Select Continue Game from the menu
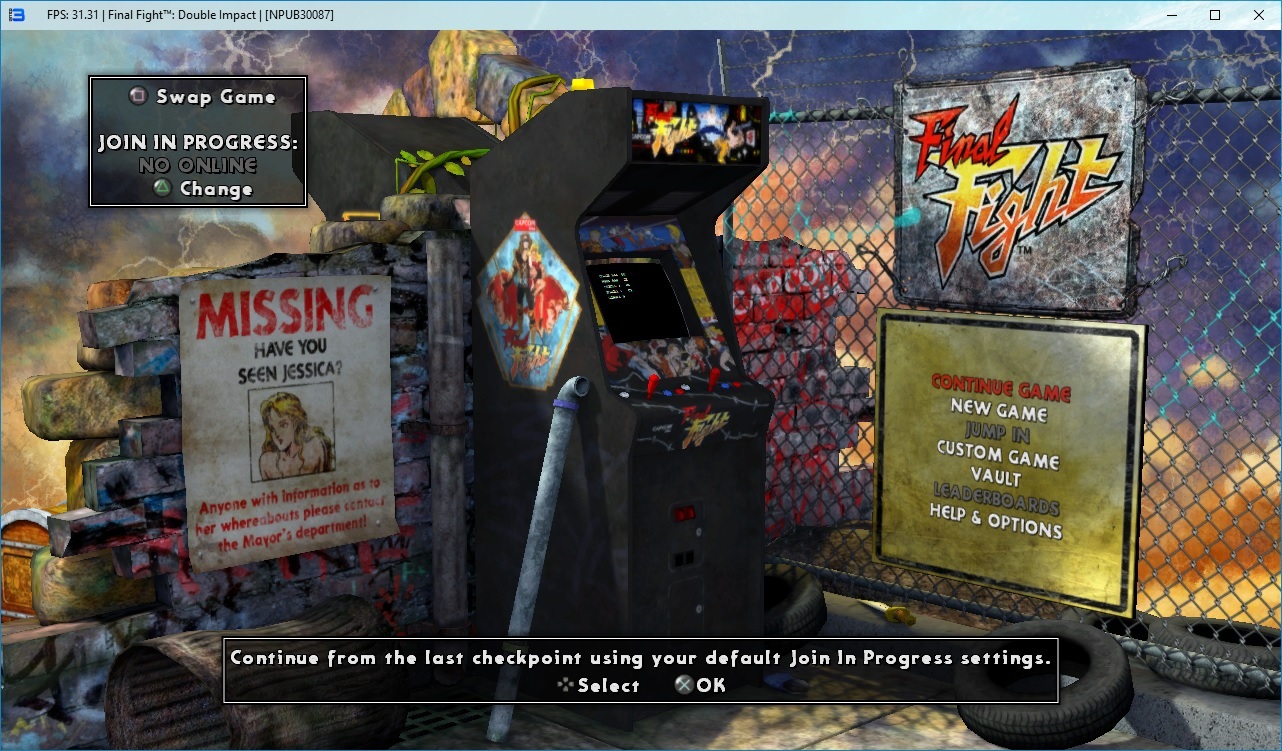Image resolution: width=1282 pixels, height=751 pixels. tap(1000, 388)
